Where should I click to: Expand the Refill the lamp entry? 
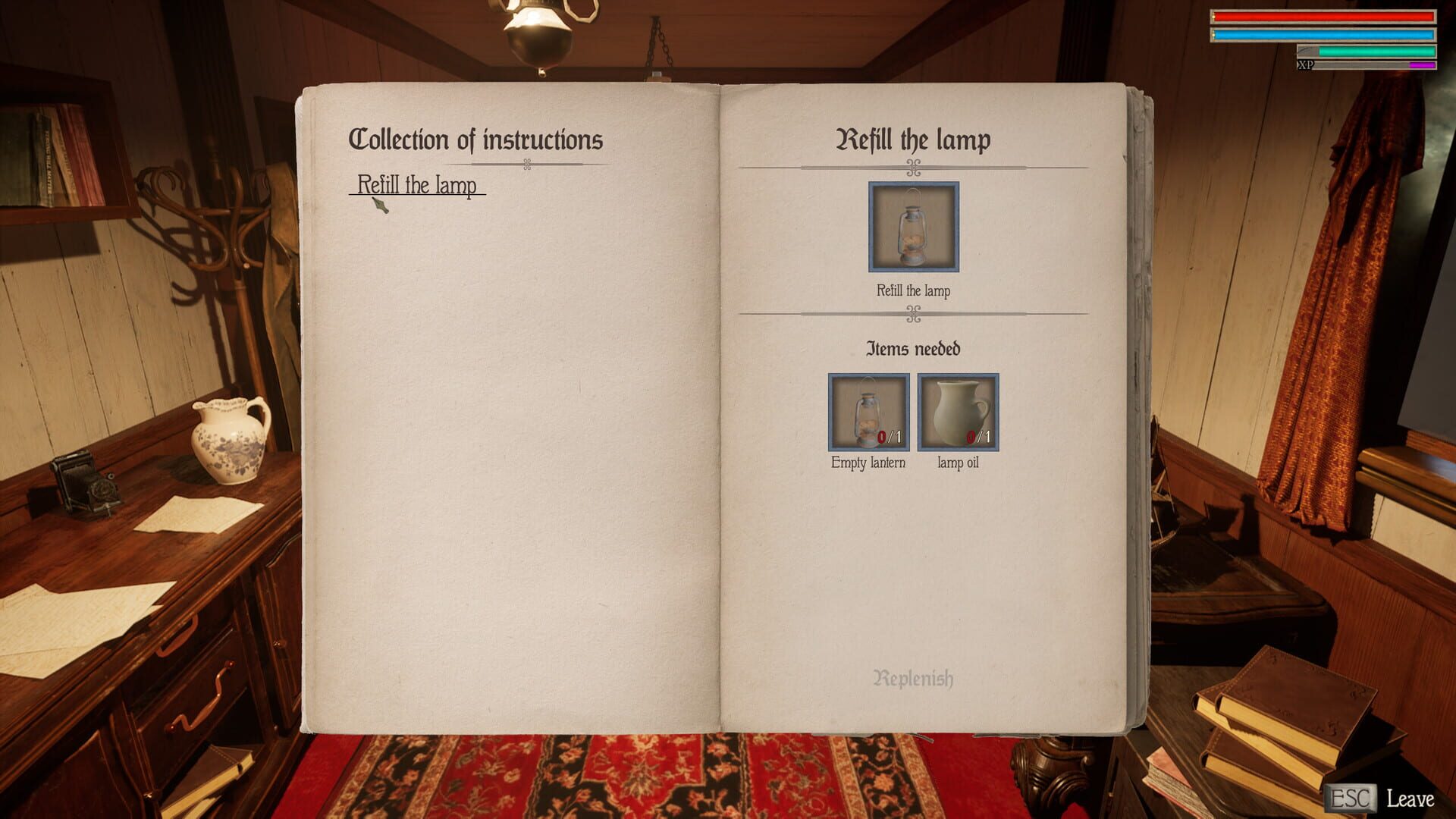[x=418, y=184]
